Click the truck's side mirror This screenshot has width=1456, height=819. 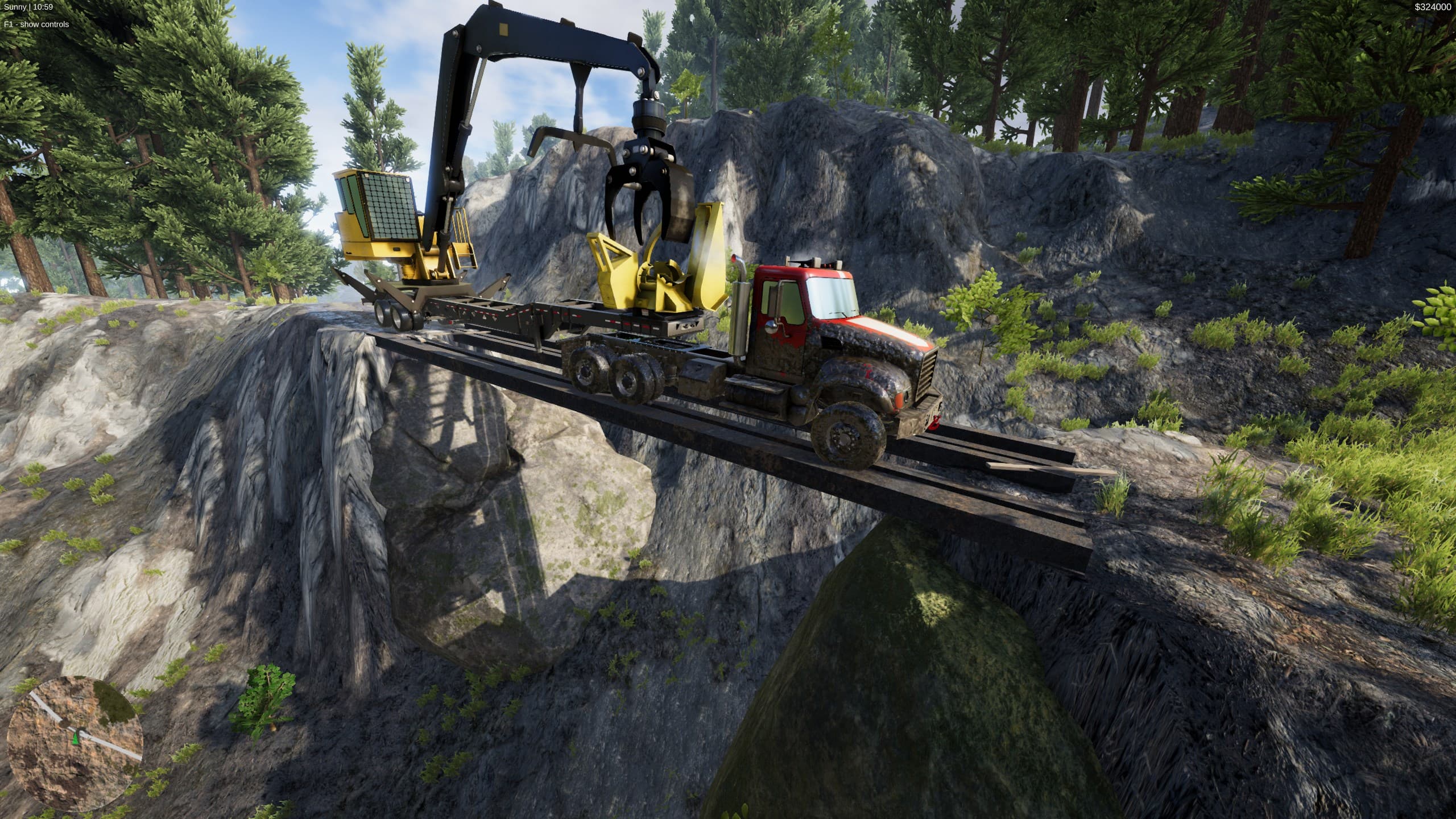tap(771, 326)
